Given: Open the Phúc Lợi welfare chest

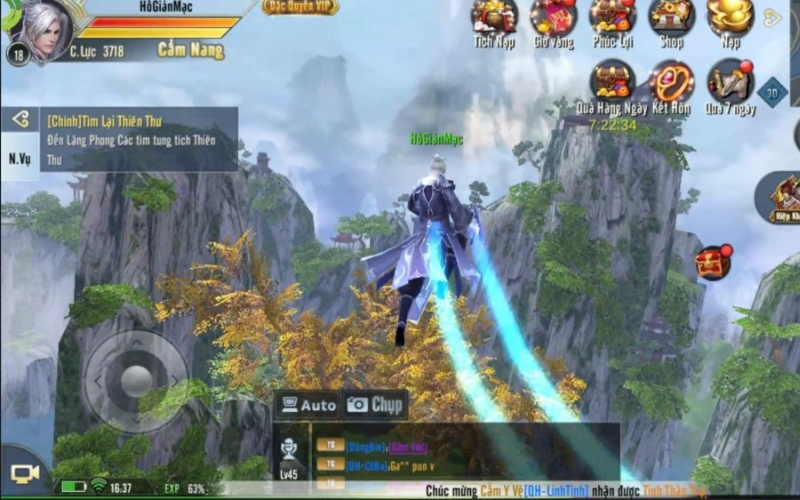Looking at the screenshot, I should (612, 18).
